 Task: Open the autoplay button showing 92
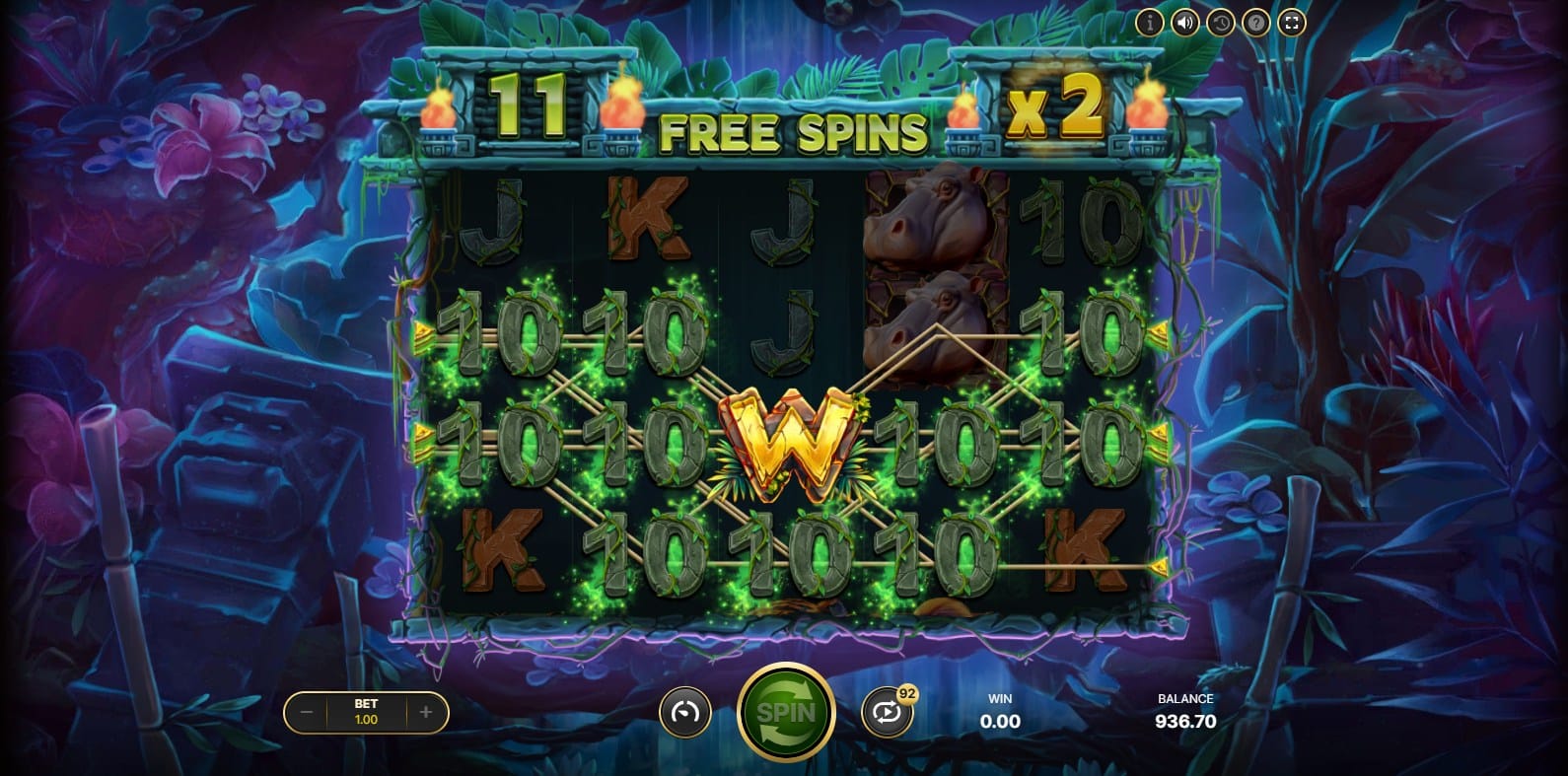coord(886,713)
